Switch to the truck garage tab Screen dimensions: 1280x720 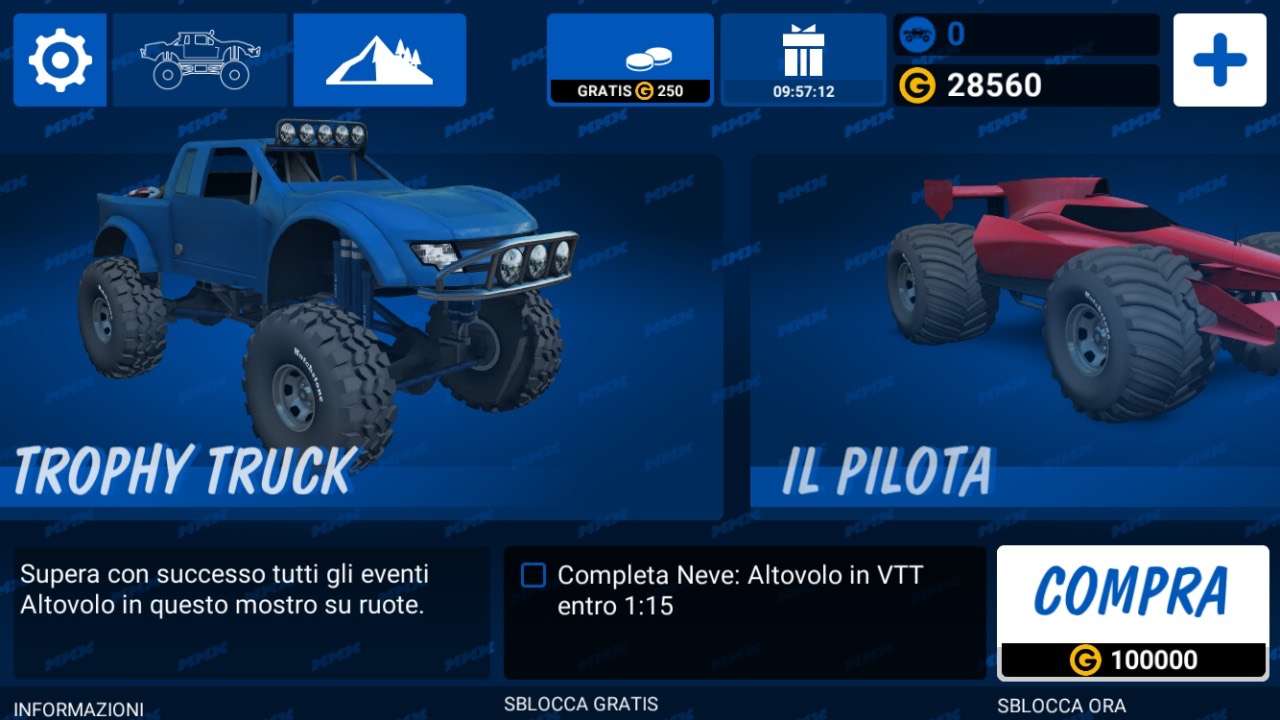tap(200, 60)
